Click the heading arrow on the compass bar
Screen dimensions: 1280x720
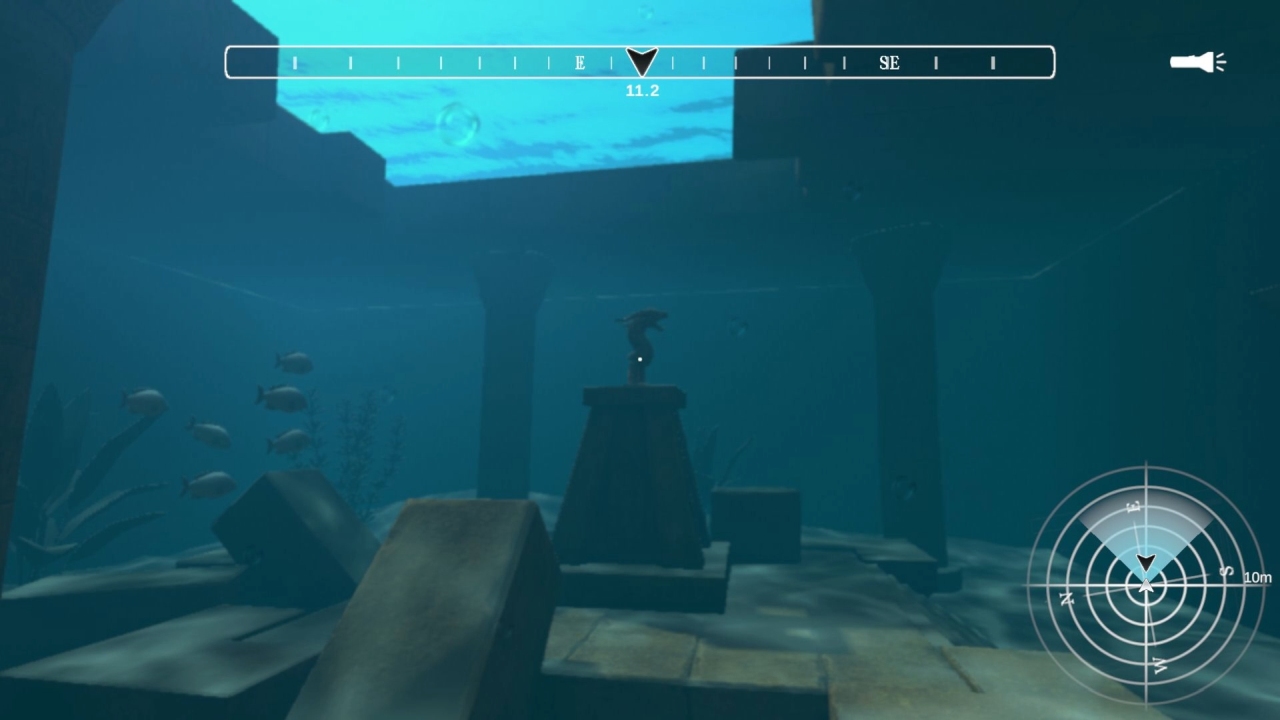[x=640, y=60]
